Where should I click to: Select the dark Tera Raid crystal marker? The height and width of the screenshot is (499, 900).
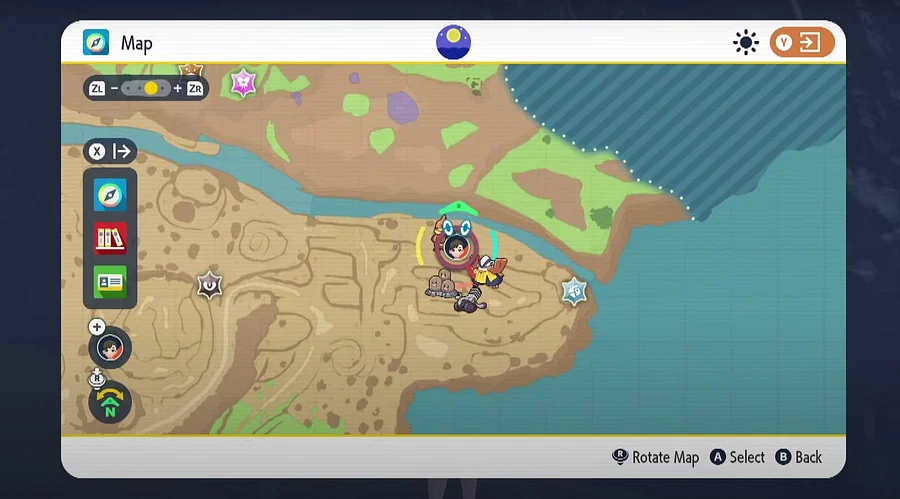209,286
